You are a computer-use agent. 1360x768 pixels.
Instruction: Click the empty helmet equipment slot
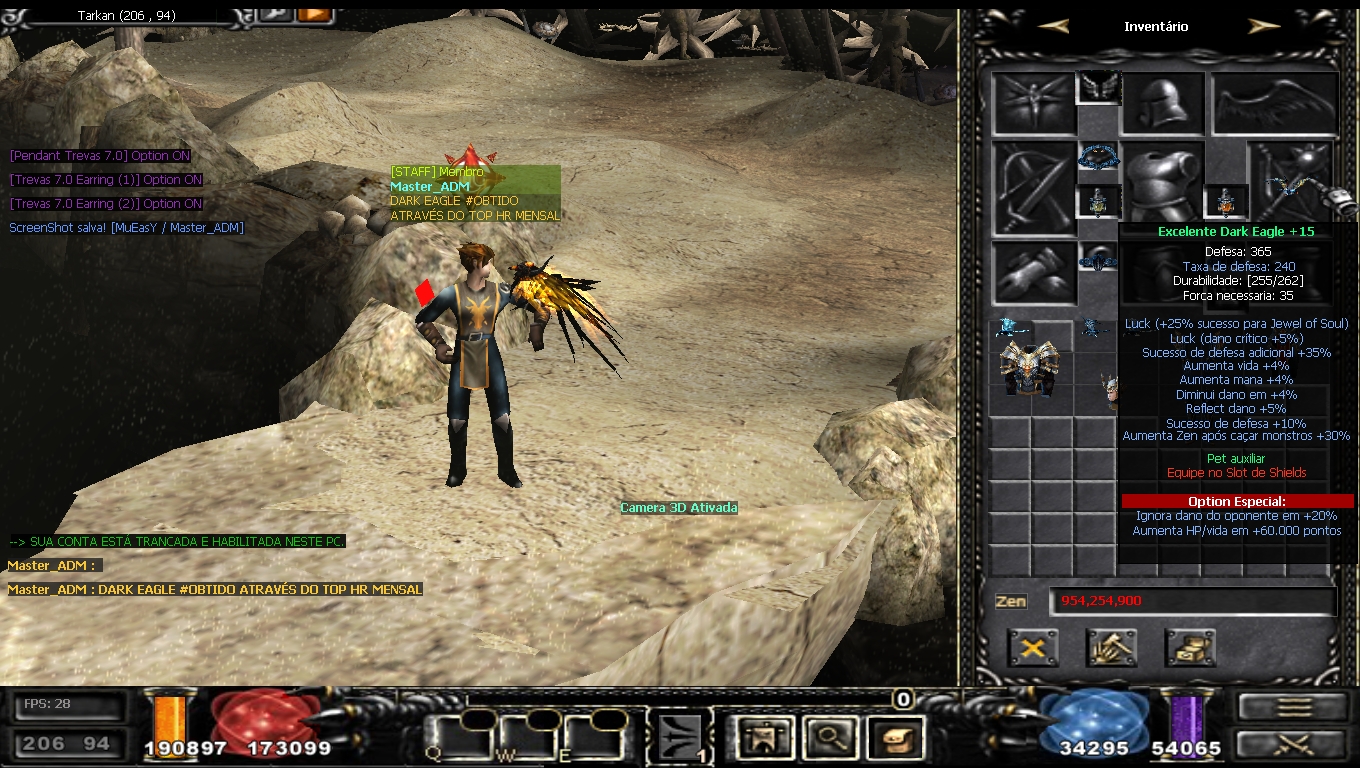1161,104
